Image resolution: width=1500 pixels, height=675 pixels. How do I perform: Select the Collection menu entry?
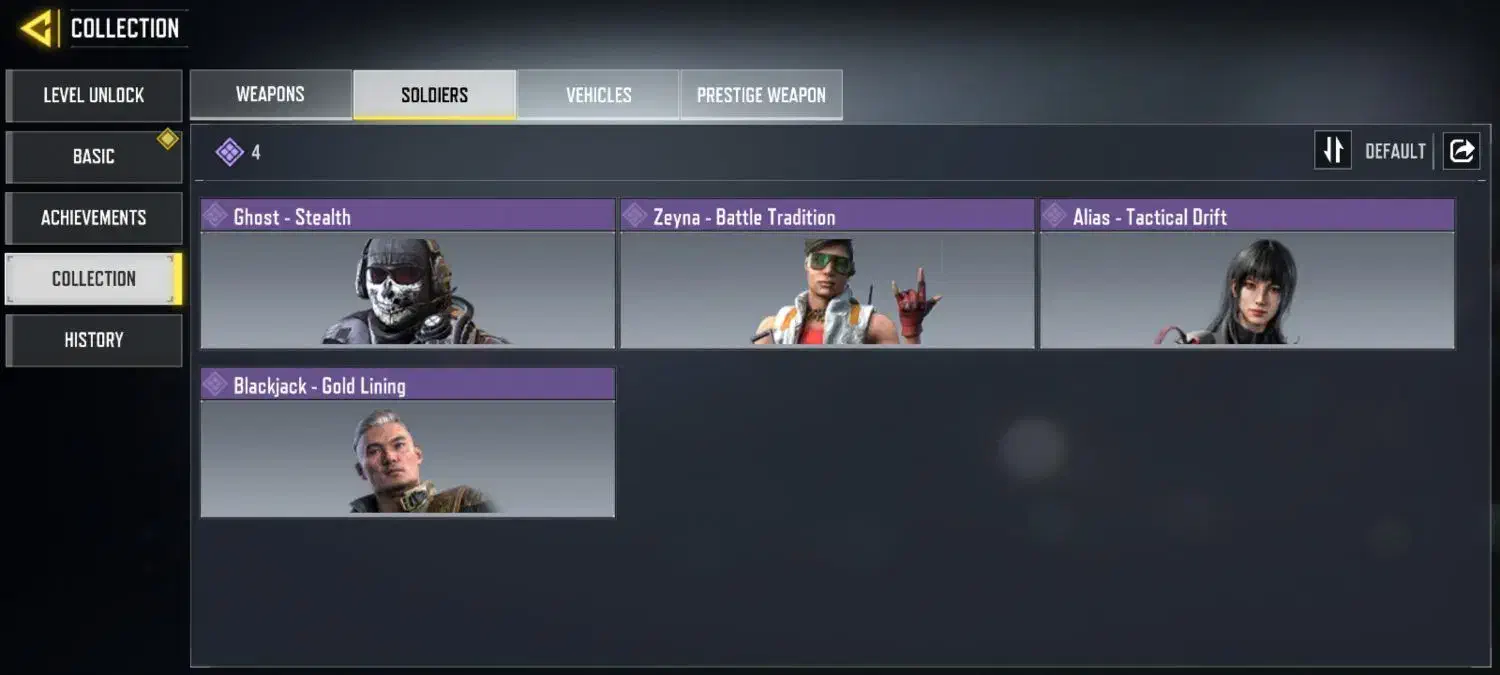pyautogui.click(x=94, y=279)
